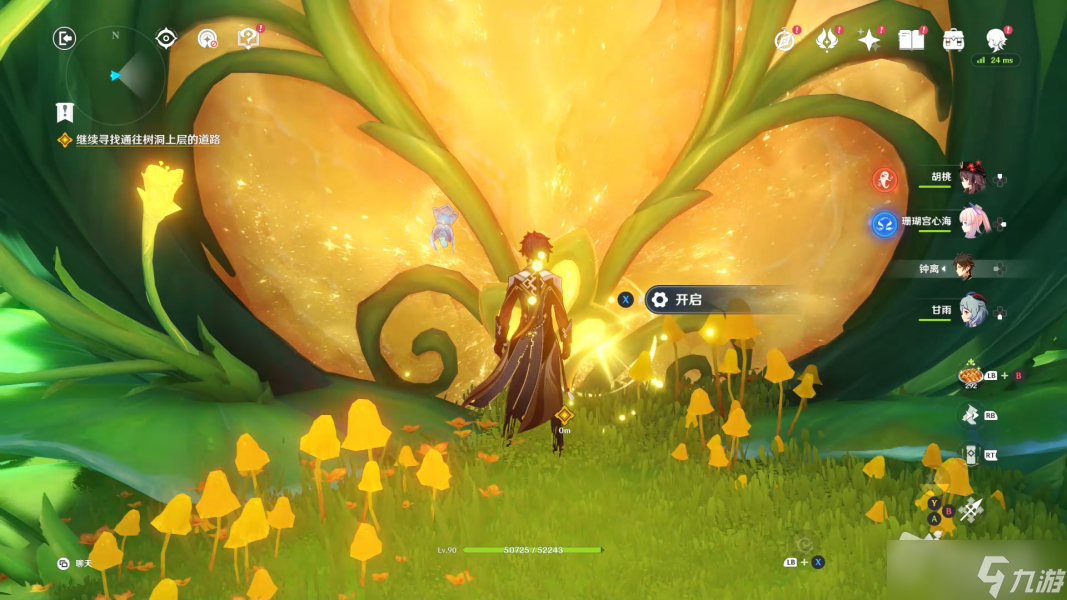Toggle the elemental sight eye icon
Image resolution: width=1067 pixels, height=600 pixels.
(166, 39)
